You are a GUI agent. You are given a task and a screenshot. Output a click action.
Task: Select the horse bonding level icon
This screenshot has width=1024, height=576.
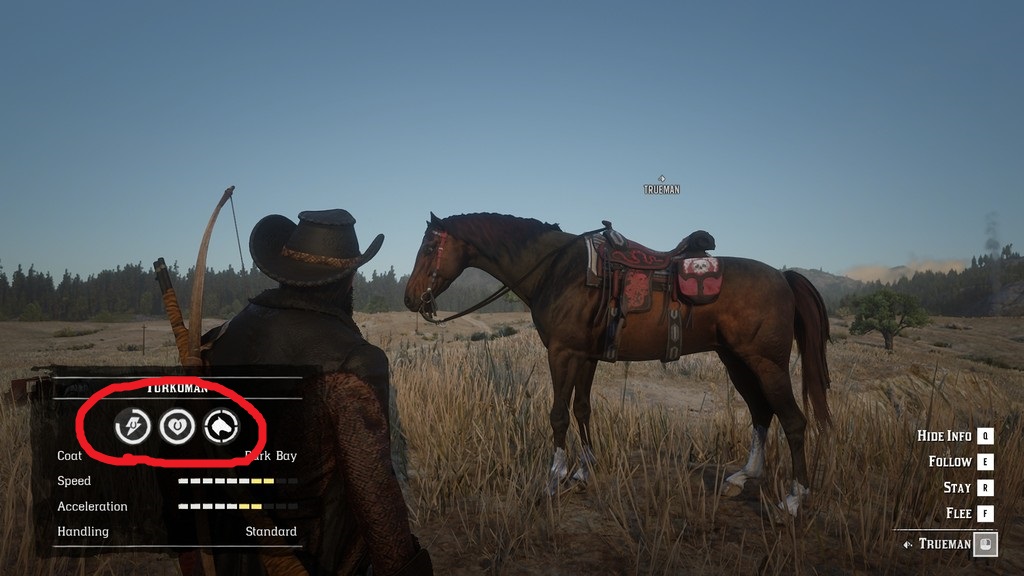point(221,427)
